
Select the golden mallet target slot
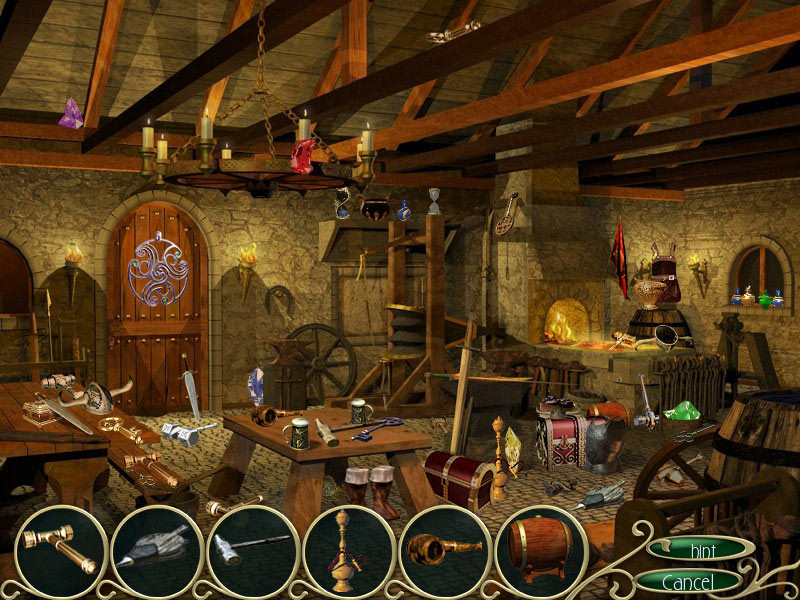coord(58,551)
